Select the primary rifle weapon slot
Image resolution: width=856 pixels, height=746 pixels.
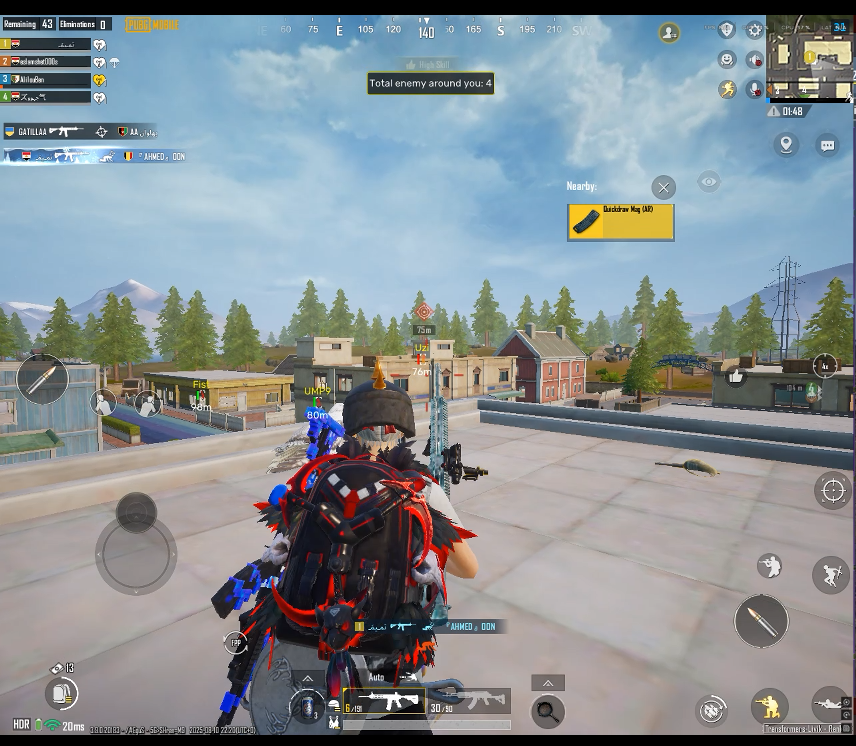tap(384, 701)
